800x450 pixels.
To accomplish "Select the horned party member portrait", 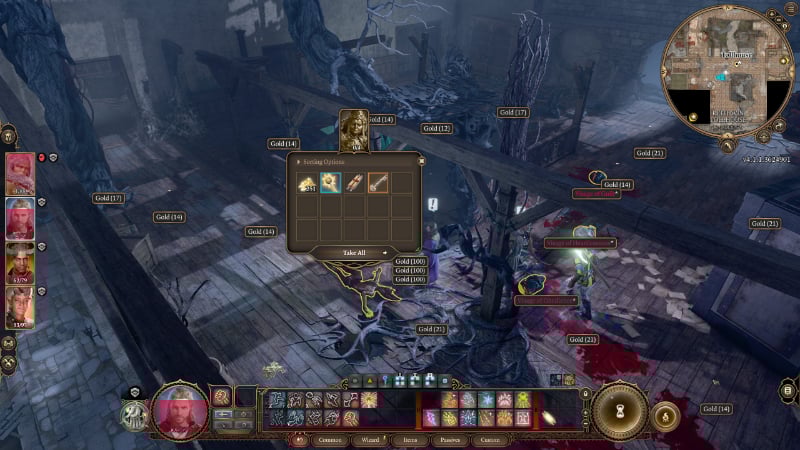I will pos(20,262).
